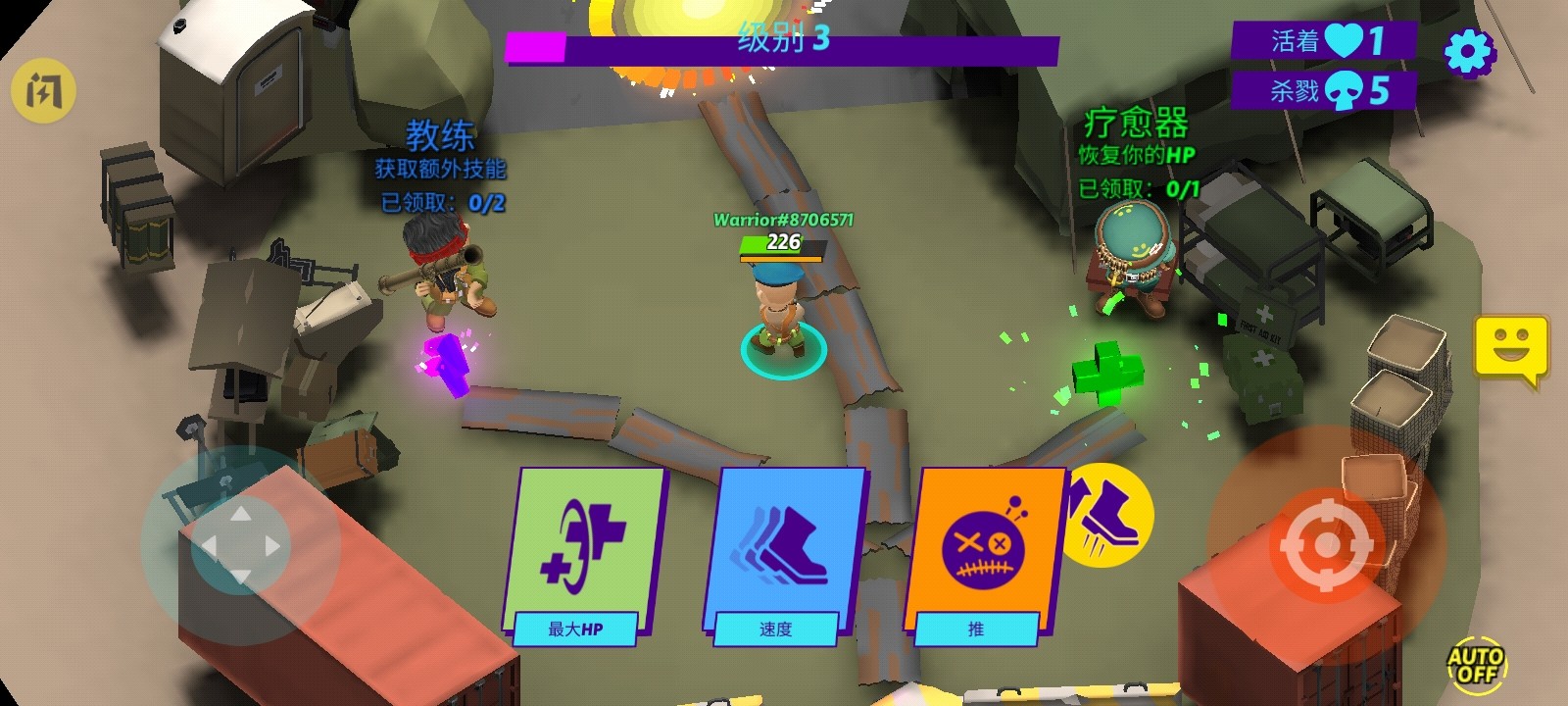Collect the green health cross pickup
This screenshot has height=706, width=1568.
point(1106,371)
